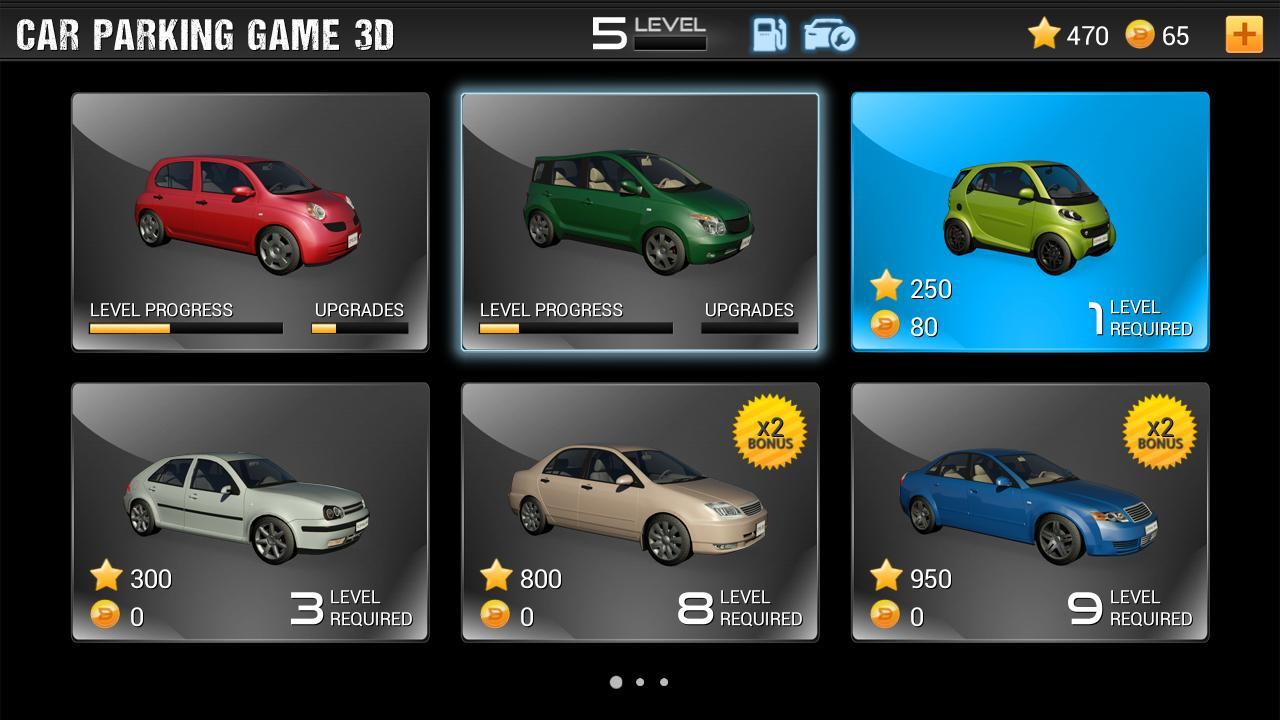Screen dimensions: 1280x720
Task: Select the blue sedan requiring level 9
Action: click(x=1030, y=510)
